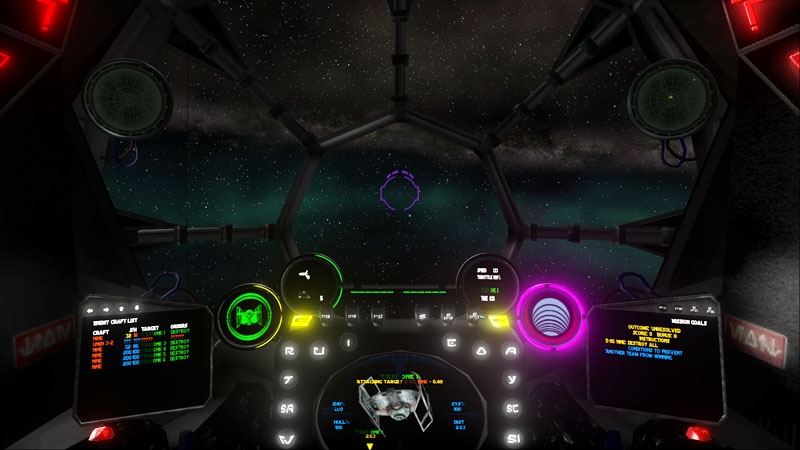
Task: Select the TIE target in the central targeting display
Action: (399, 405)
